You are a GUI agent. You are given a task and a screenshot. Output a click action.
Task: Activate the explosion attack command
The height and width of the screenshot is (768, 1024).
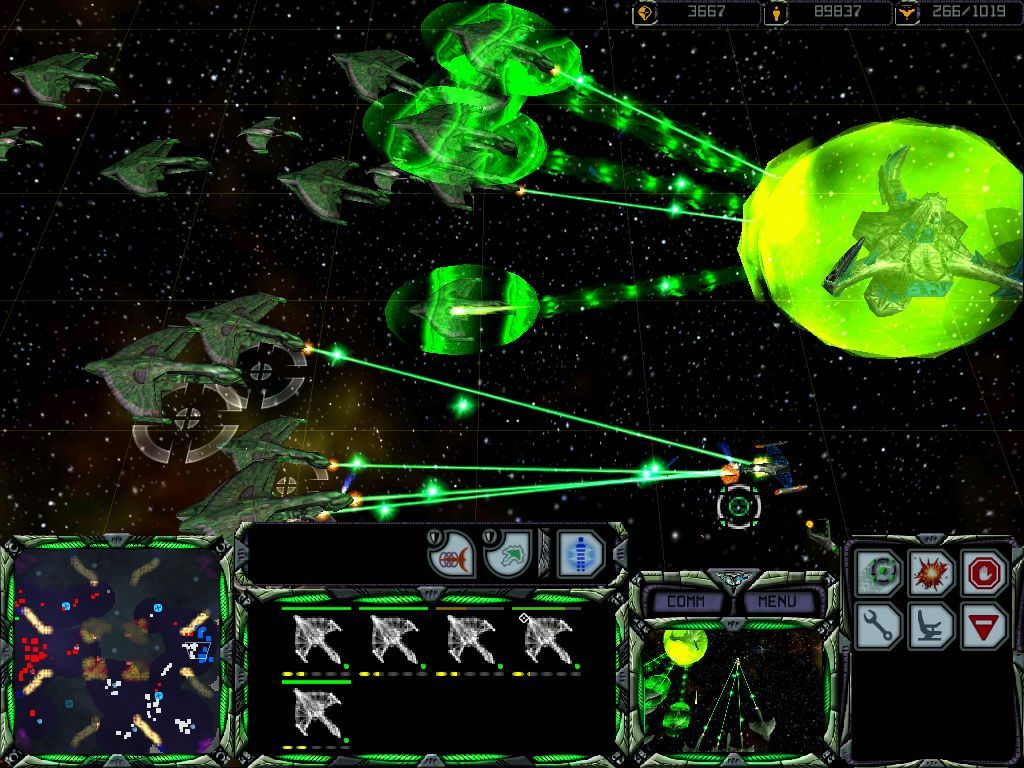pos(931,573)
